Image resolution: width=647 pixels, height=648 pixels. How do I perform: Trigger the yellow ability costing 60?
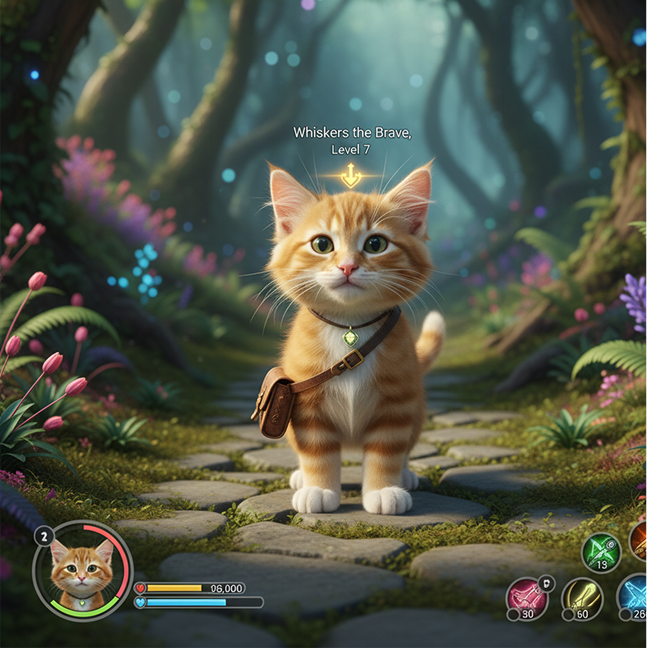pyautogui.click(x=581, y=598)
